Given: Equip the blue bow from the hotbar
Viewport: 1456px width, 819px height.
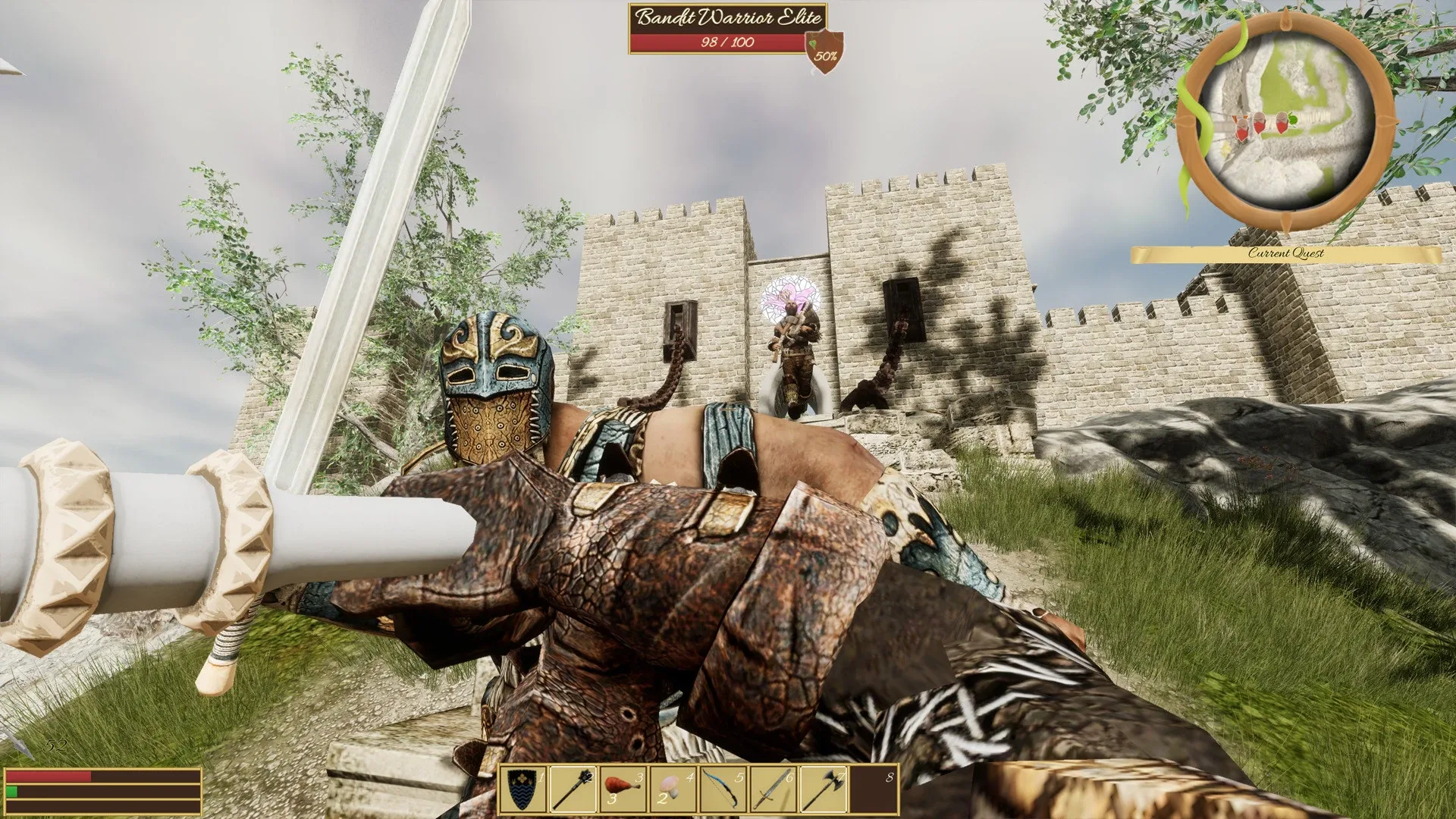Looking at the screenshot, I should click(x=723, y=789).
